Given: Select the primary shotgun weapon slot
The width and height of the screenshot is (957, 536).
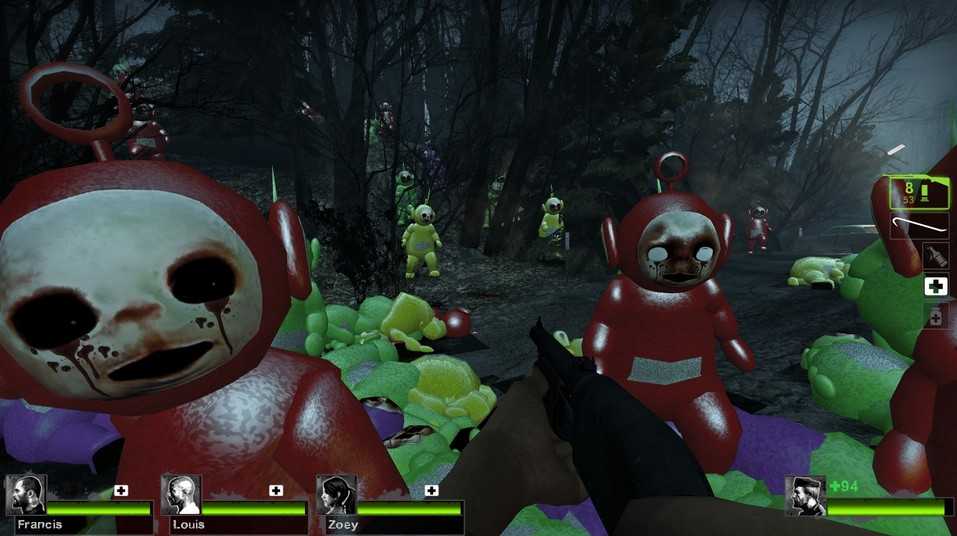Looking at the screenshot, I should (x=920, y=192).
